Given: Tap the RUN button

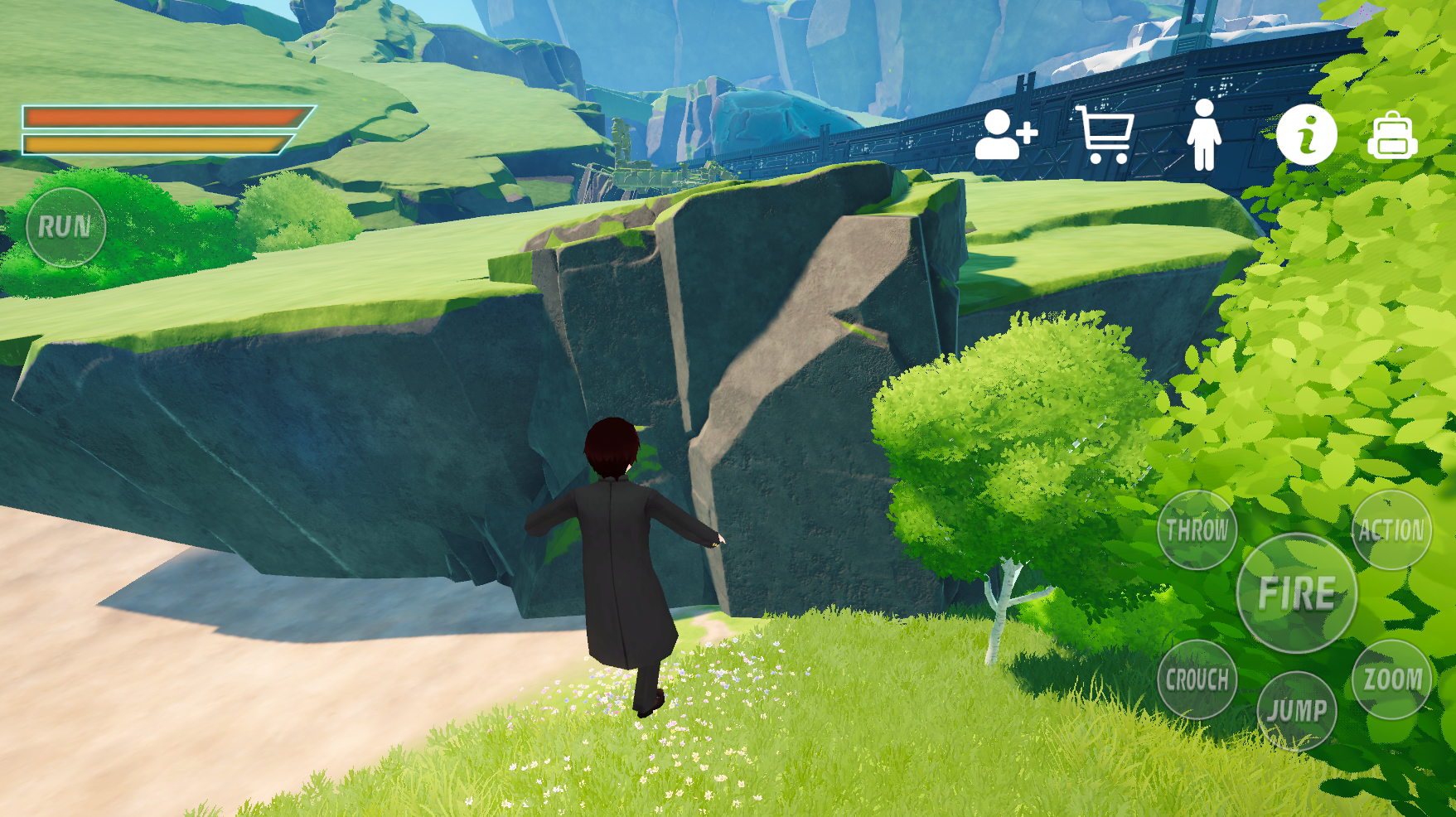Looking at the screenshot, I should [65, 227].
